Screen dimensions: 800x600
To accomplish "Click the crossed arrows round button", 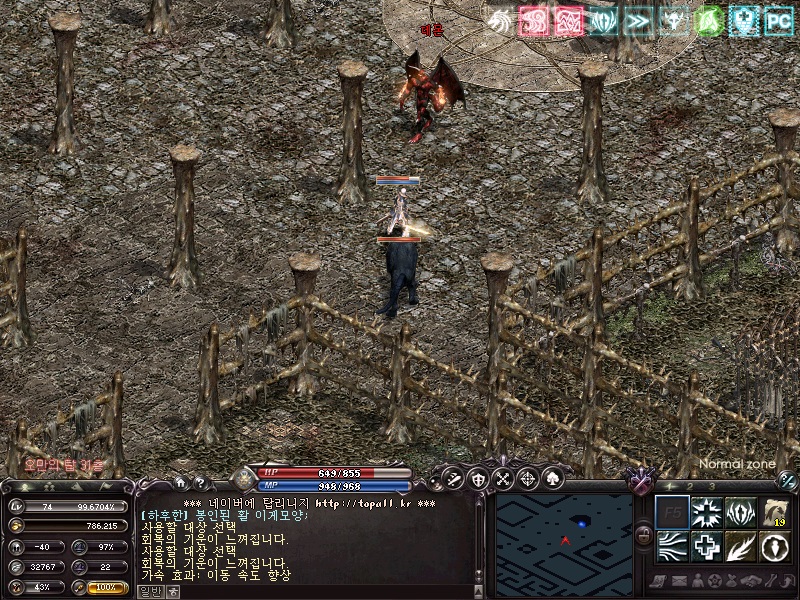I will (502, 478).
